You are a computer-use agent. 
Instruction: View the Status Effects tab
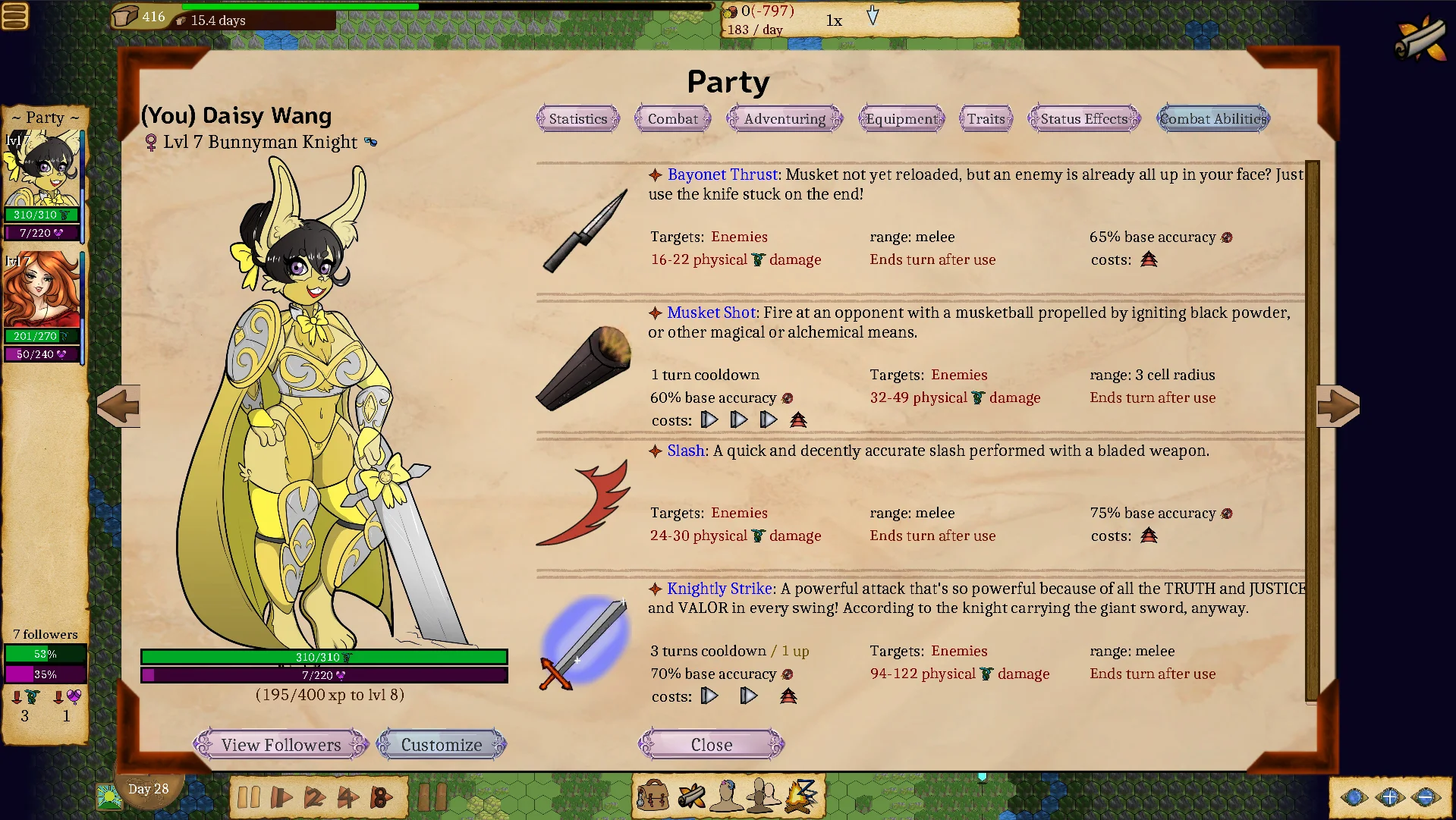coord(1083,119)
